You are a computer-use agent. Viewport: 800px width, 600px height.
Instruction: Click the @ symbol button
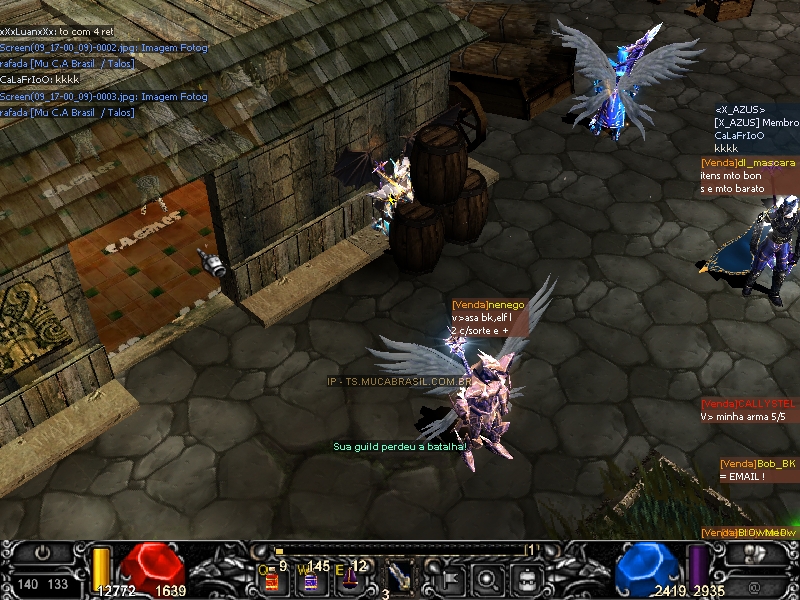pos(756,584)
